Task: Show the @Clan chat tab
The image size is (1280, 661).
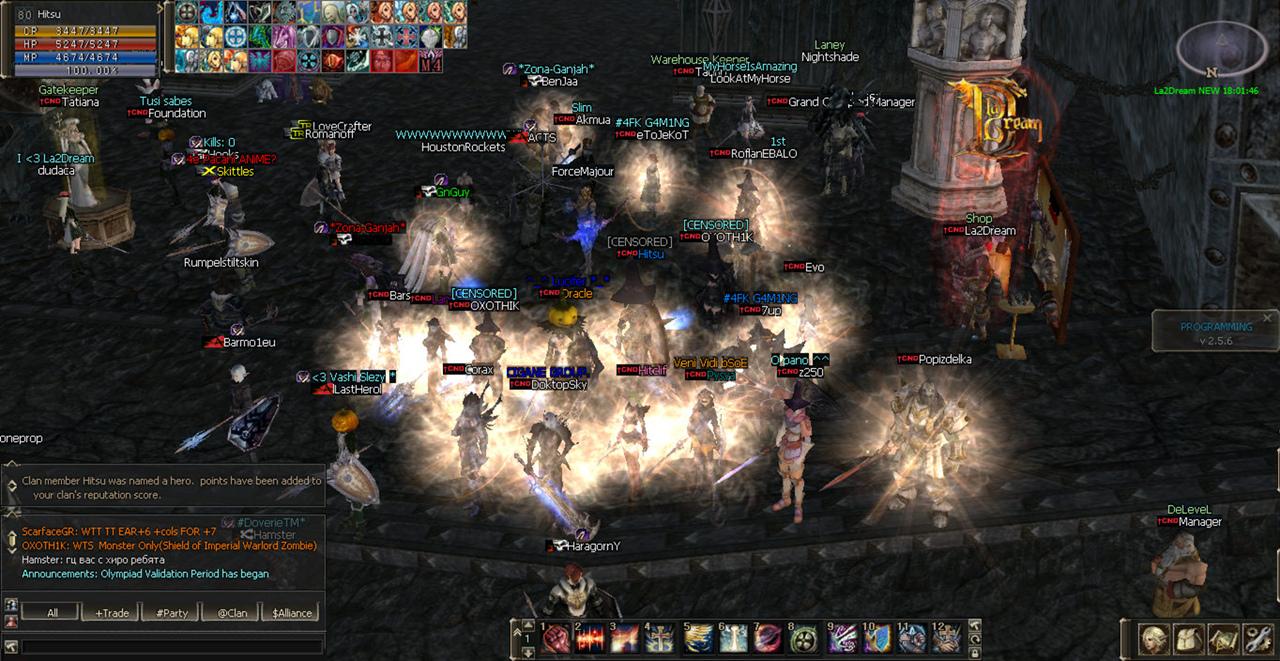Action: [231, 613]
